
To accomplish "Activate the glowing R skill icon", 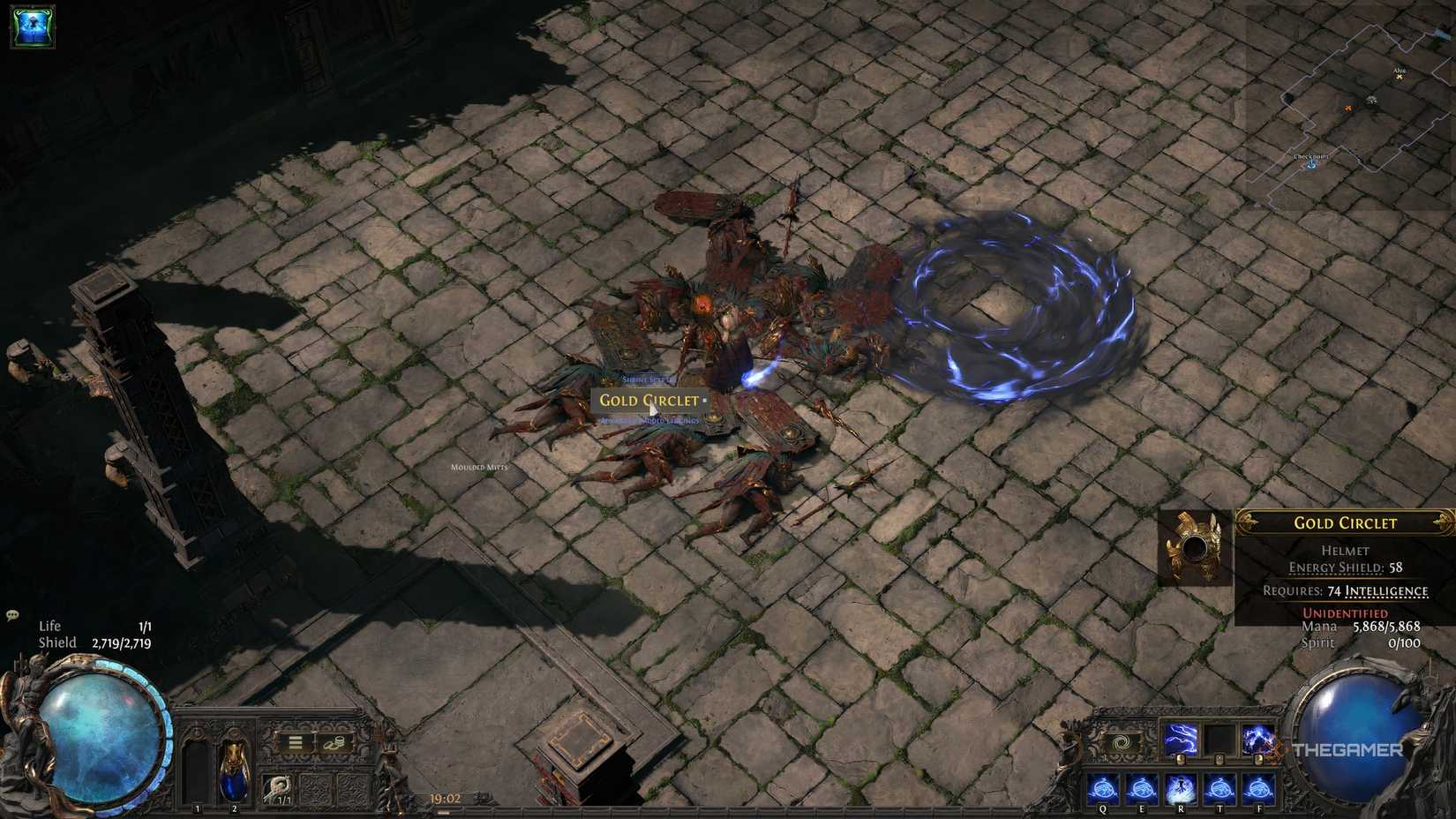I will click(1182, 787).
